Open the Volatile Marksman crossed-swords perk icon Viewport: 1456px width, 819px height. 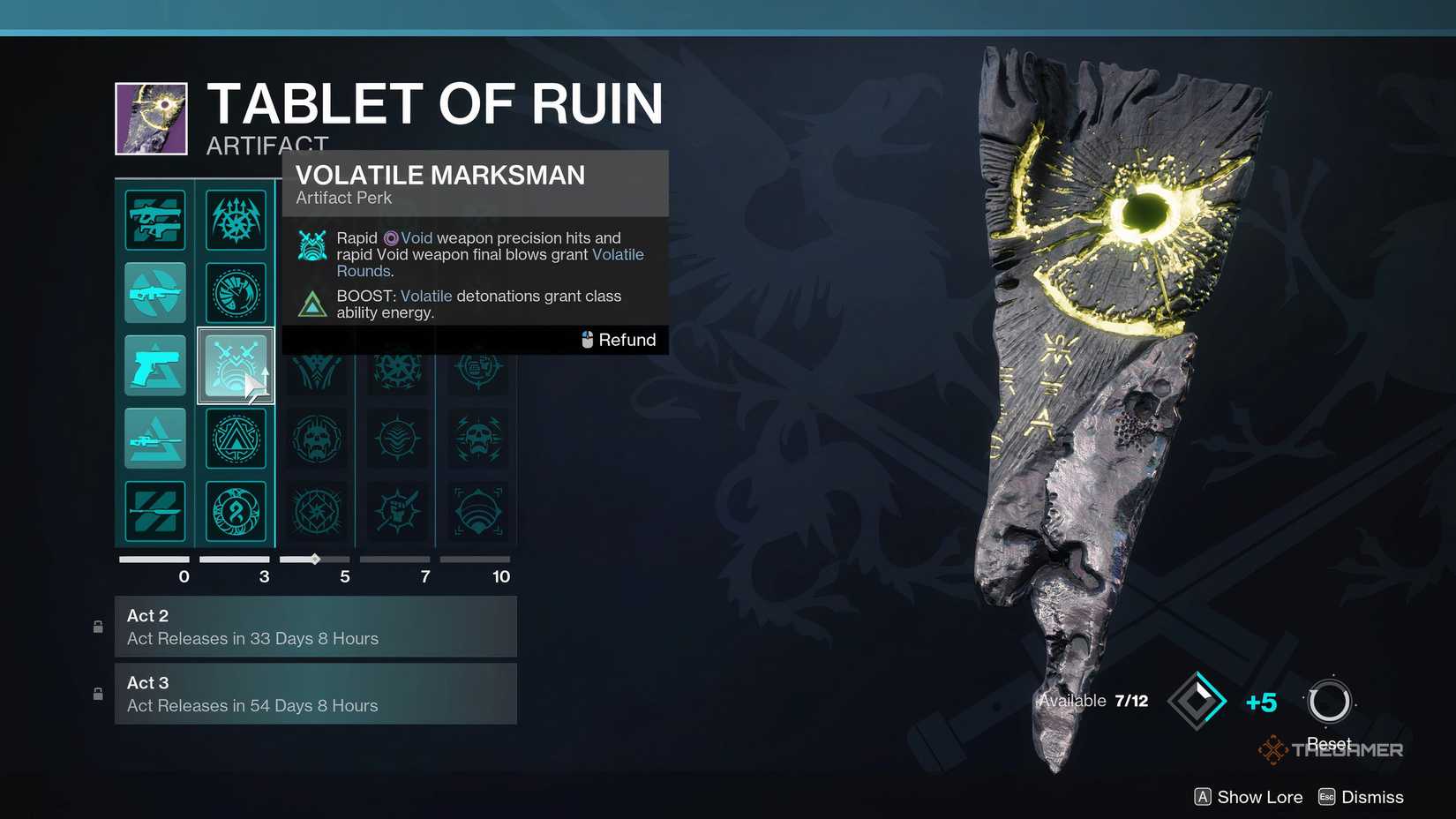tap(236, 364)
